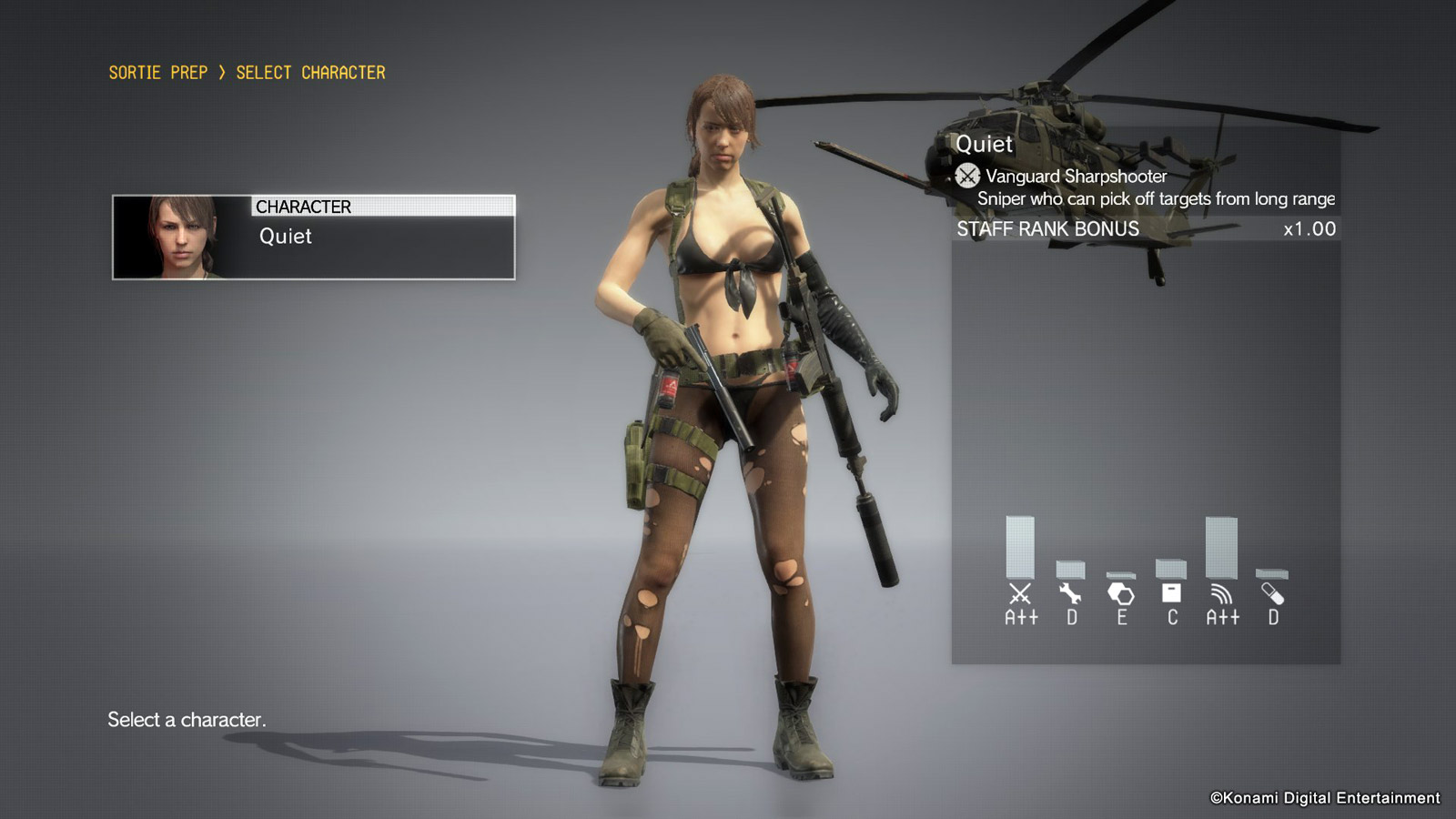Toggle the A++ Combat rank indicator
1456x819 pixels.
pyautogui.click(x=1021, y=616)
